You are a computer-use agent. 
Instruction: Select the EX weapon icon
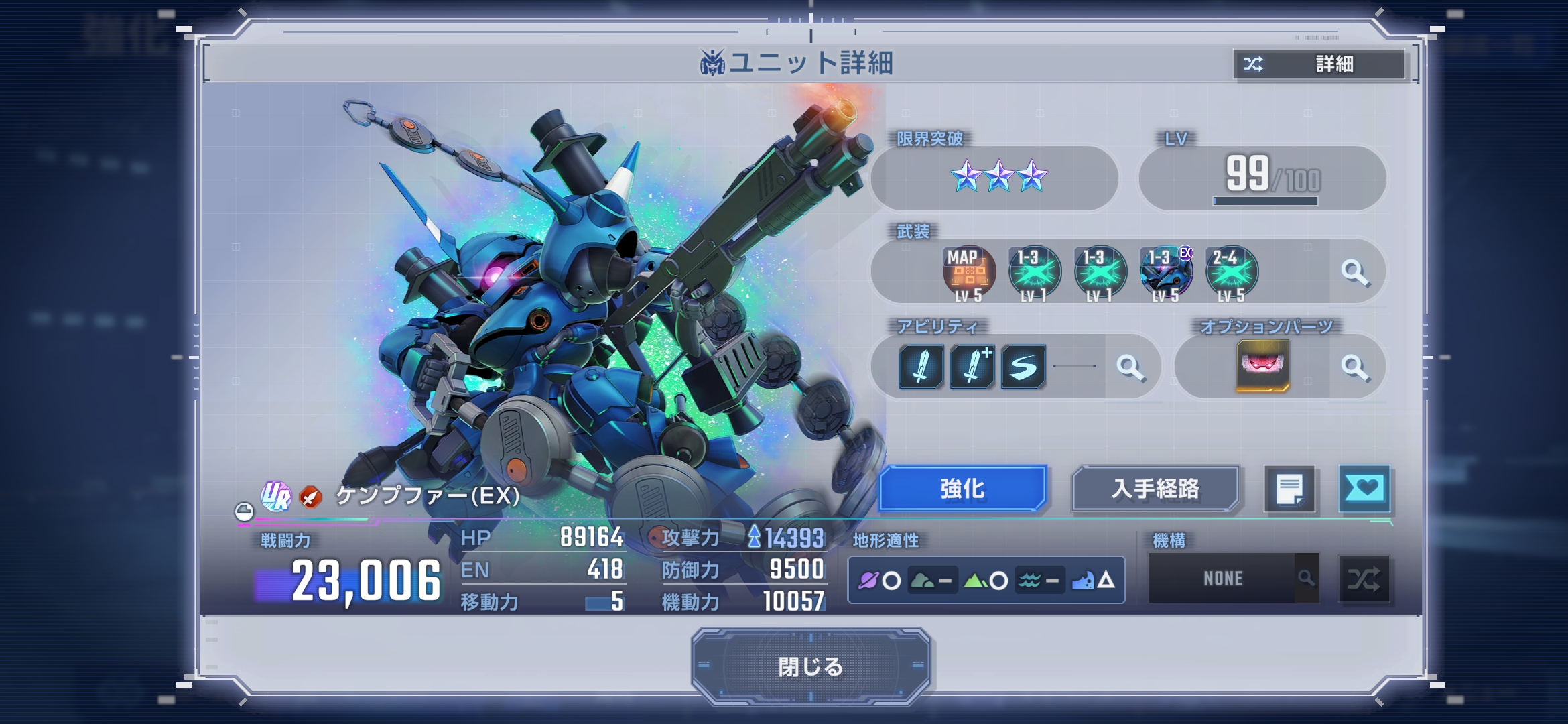(x=1166, y=274)
